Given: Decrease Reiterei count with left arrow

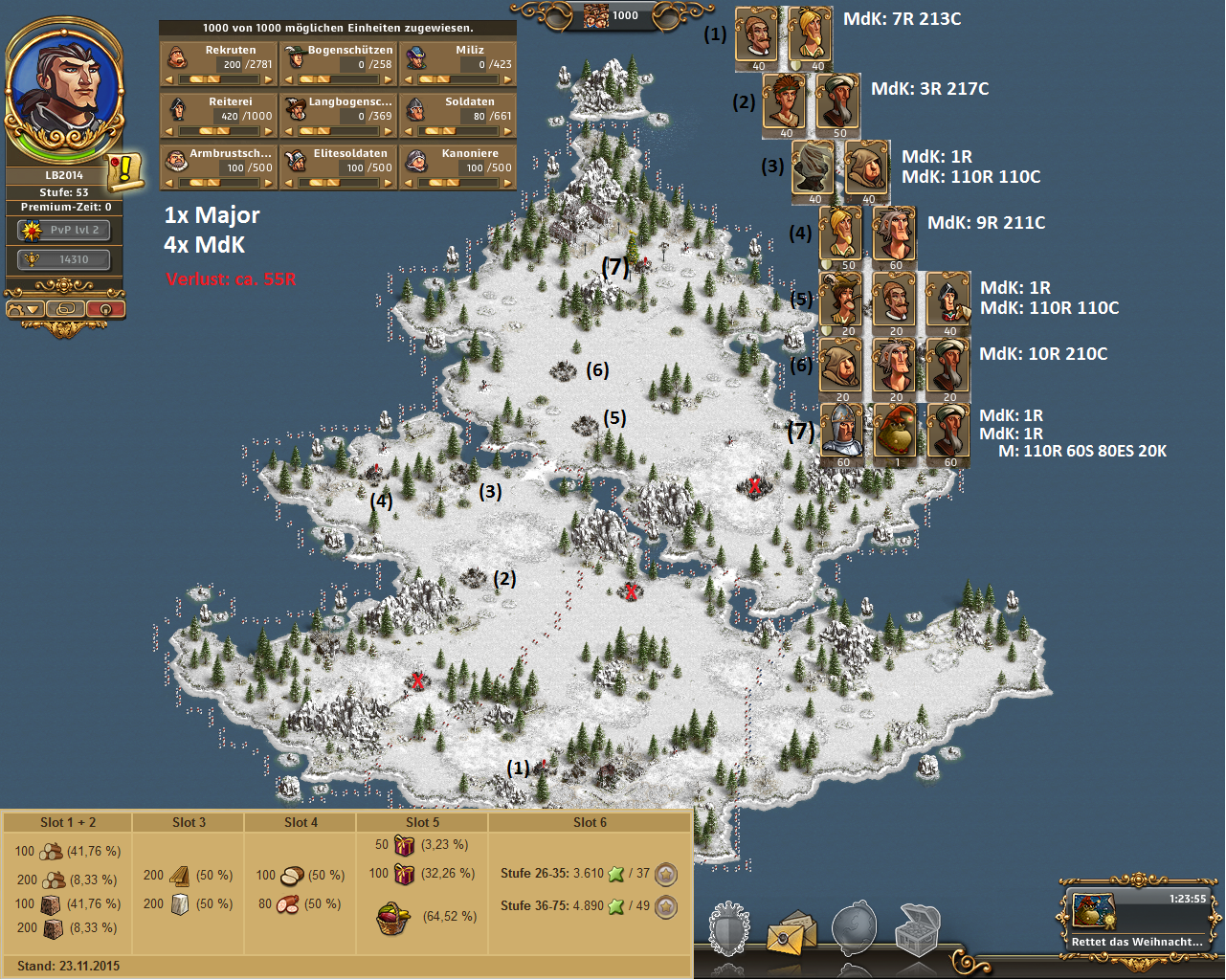Looking at the screenshot, I should pos(169,132).
